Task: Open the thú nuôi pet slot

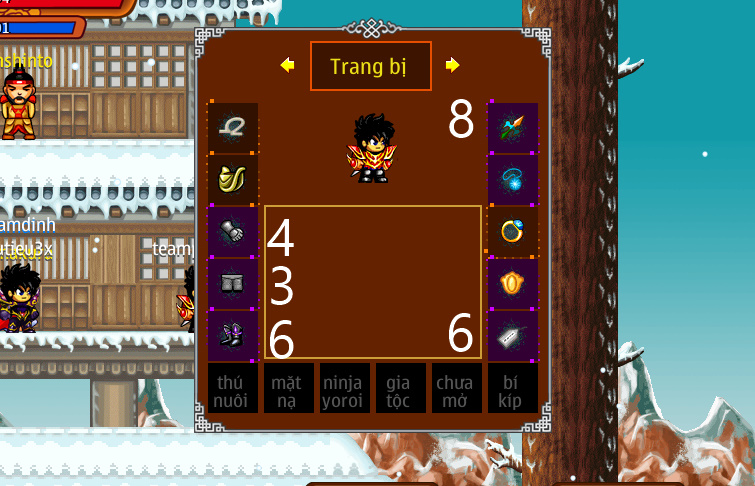Action: (233, 388)
